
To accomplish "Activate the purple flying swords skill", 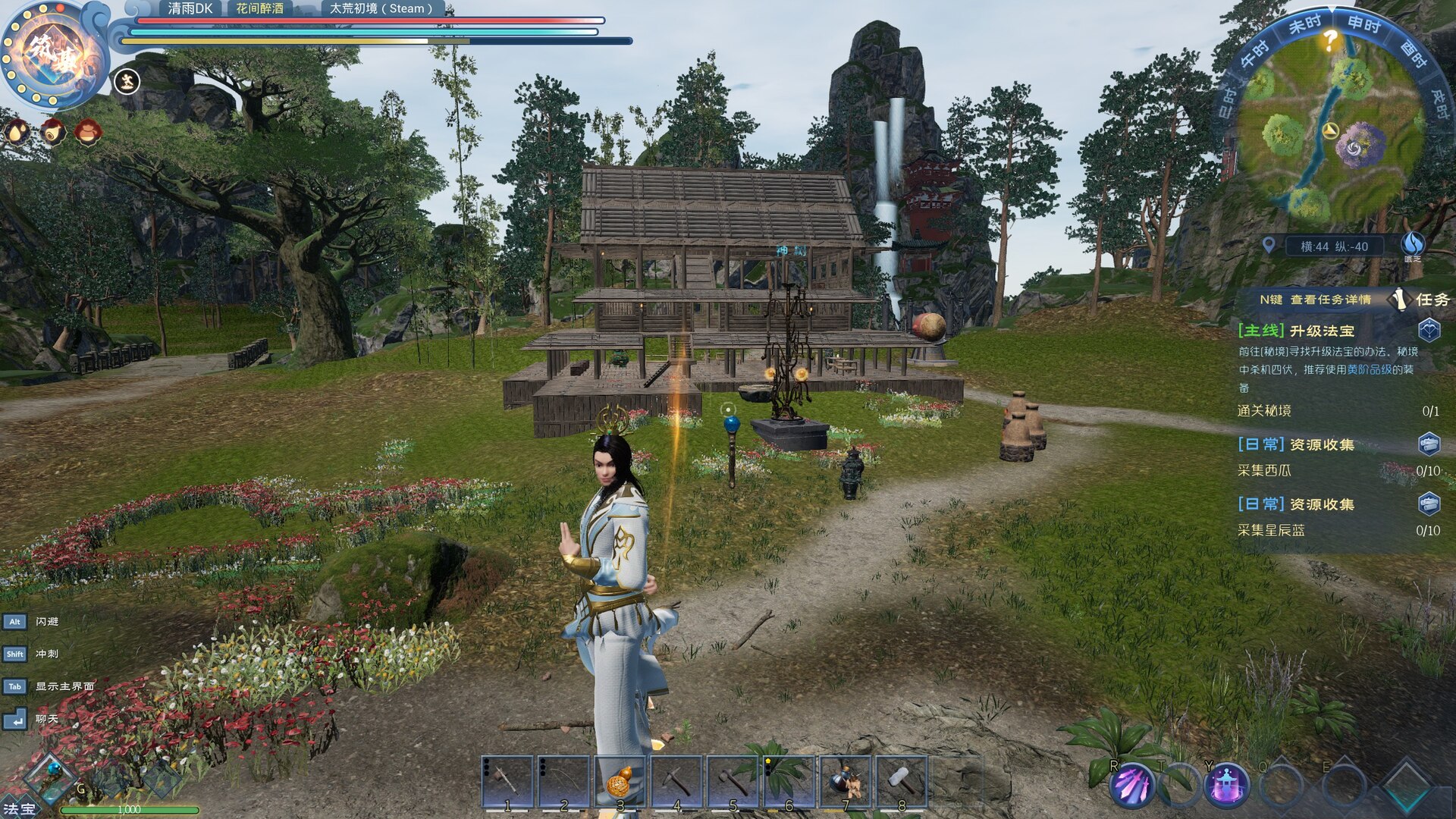I will (x=1132, y=785).
